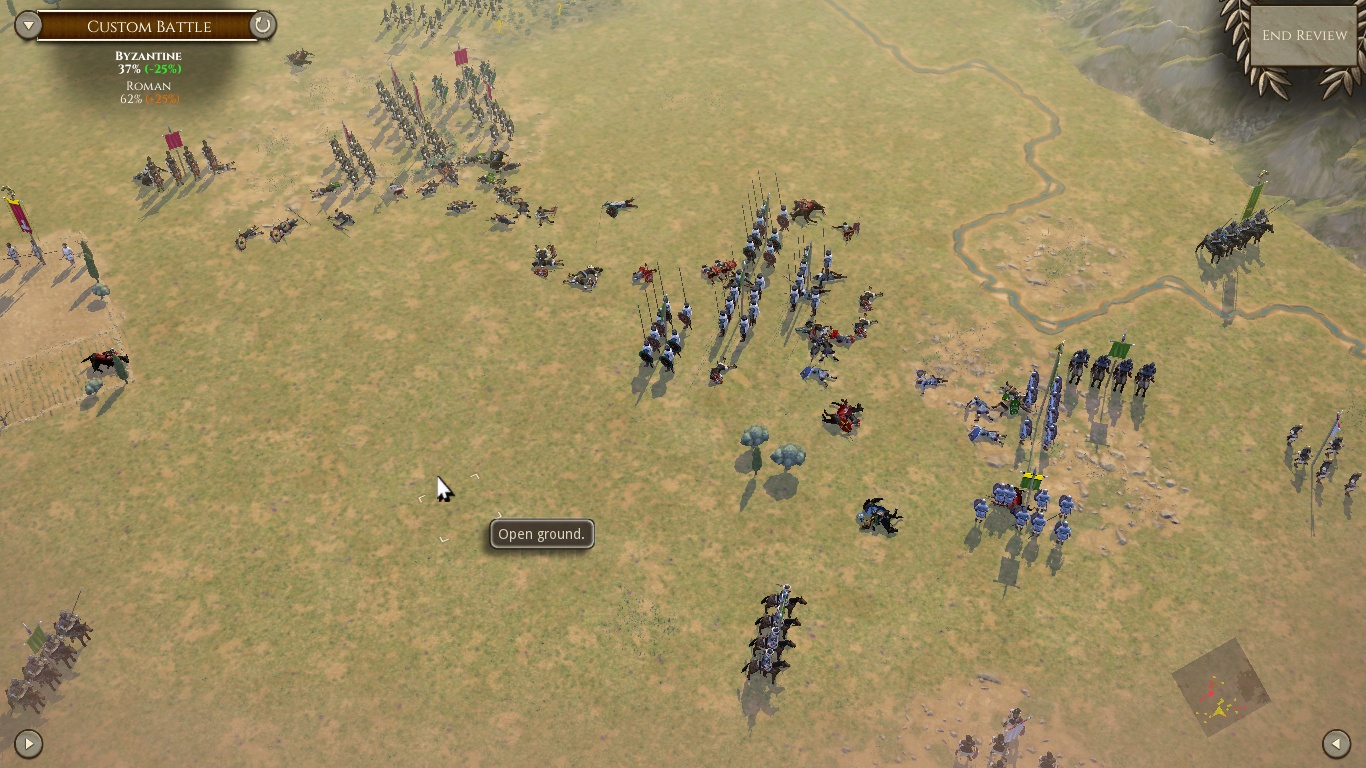Open the rotated battlefield minimap
Viewport: 1366px width, 768px height.
pos(1221,689)
